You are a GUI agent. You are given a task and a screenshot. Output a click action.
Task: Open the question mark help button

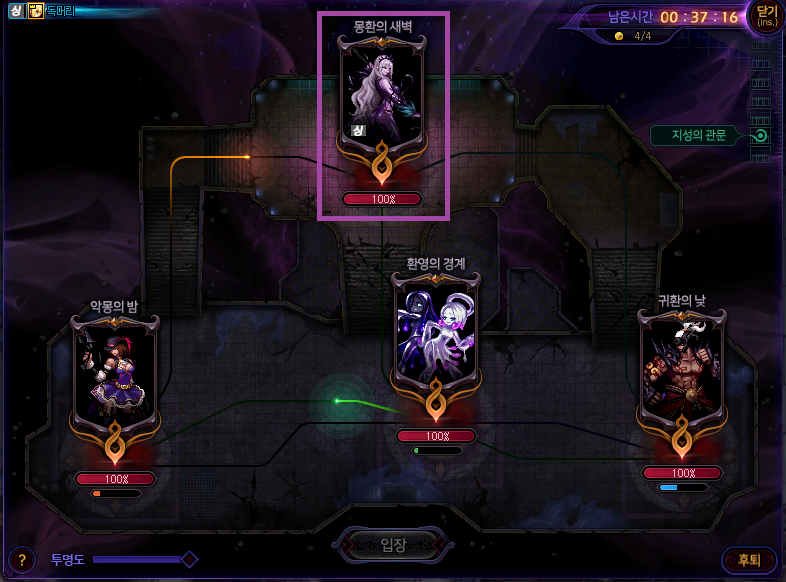(x=21, y=560)
